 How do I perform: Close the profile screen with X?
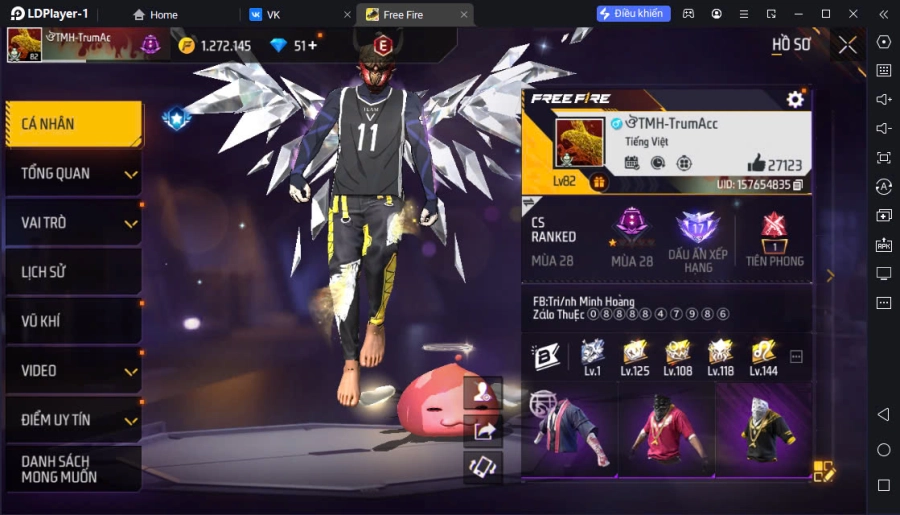pyautogui.click(x=847, y=45)
